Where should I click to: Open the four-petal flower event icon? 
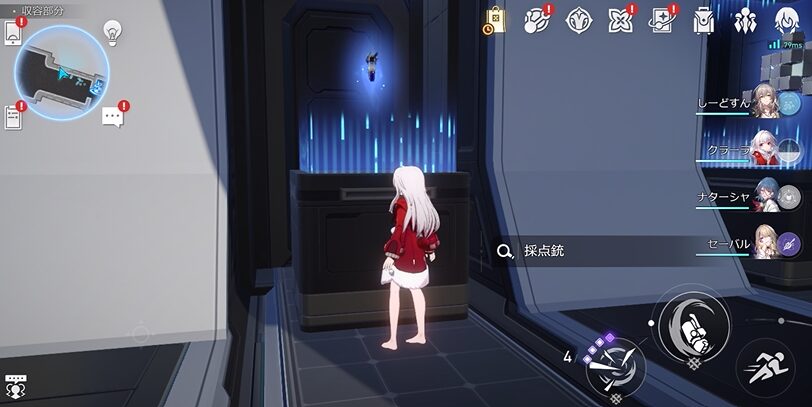point(620,20)
